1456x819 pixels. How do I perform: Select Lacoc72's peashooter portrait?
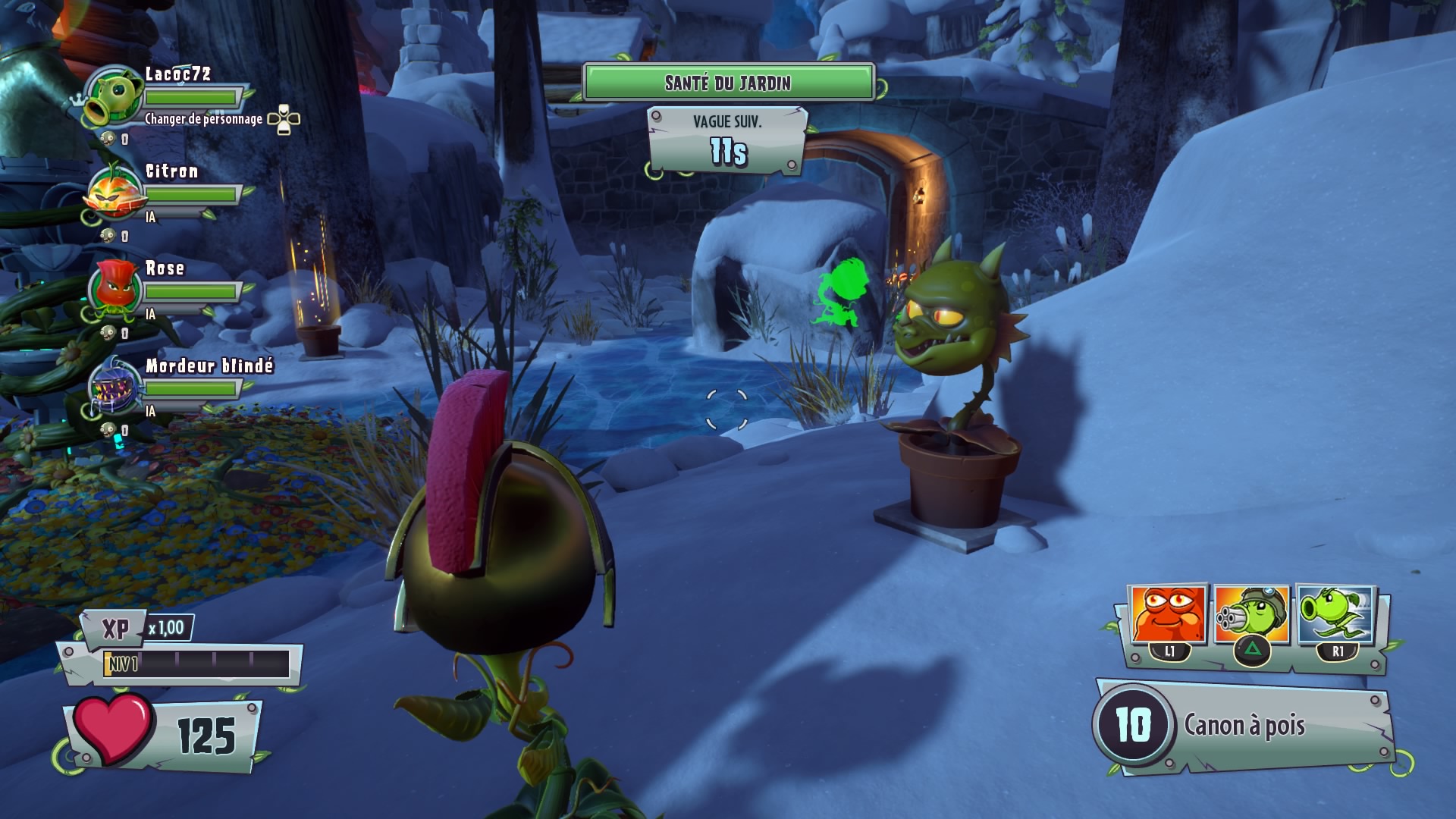115,97
